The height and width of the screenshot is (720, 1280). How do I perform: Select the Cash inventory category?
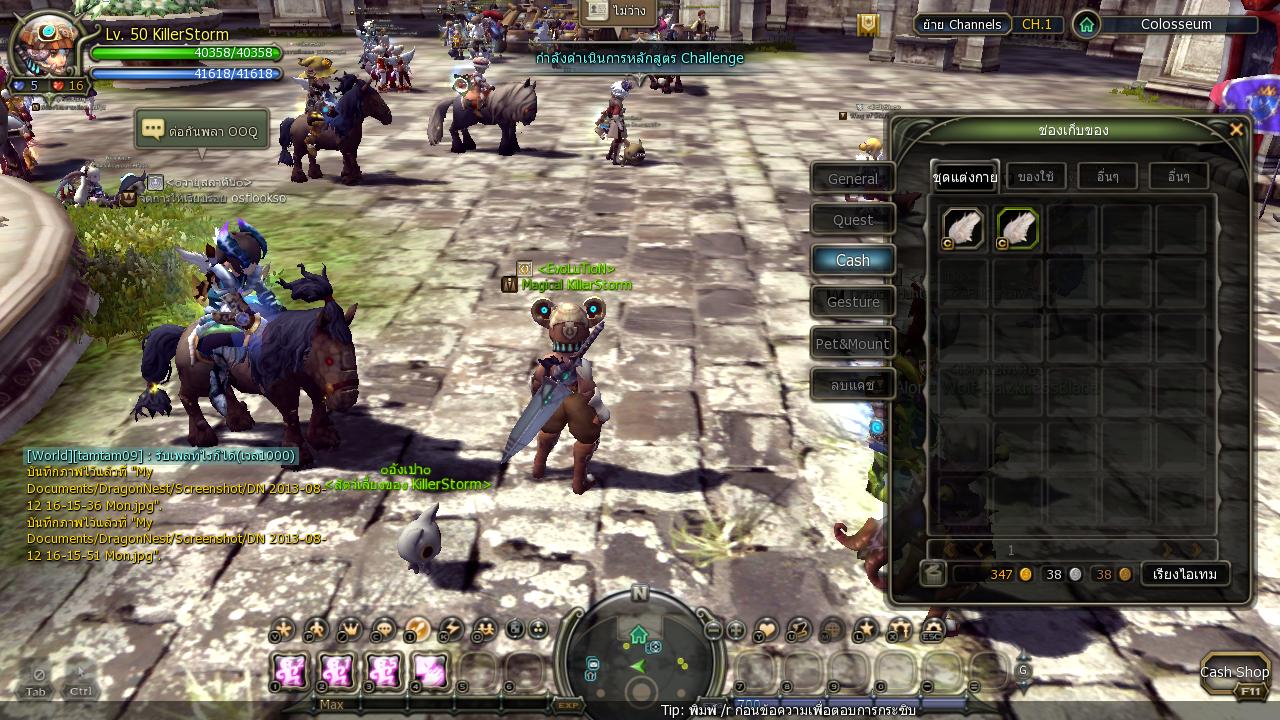[x=852, y=260]
